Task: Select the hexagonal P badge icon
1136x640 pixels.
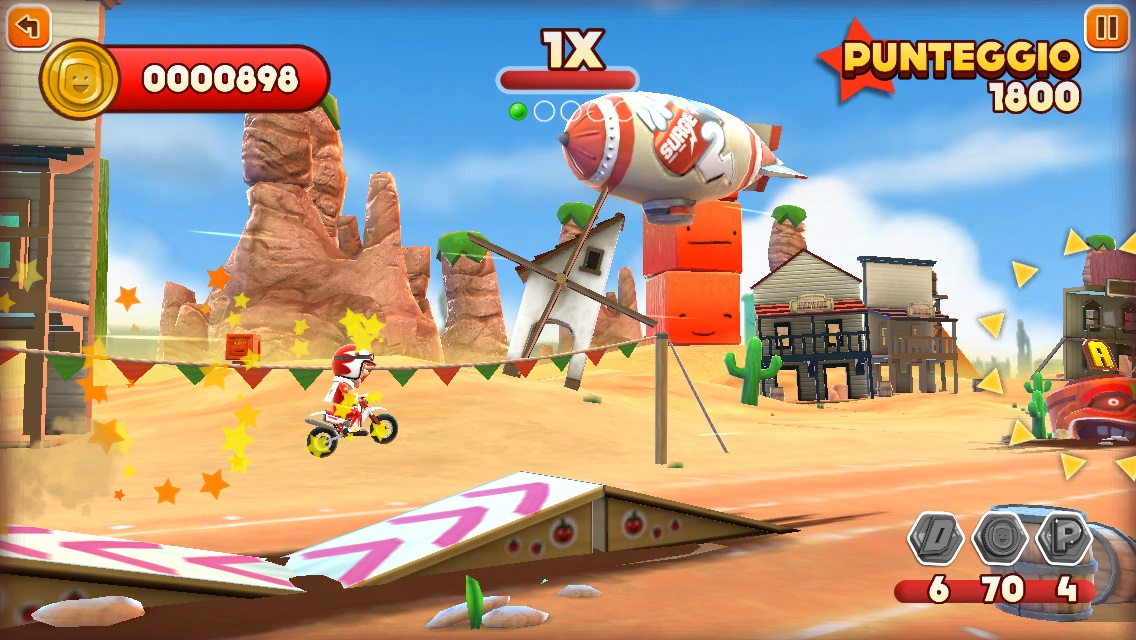Action: tap(1066, 540)
